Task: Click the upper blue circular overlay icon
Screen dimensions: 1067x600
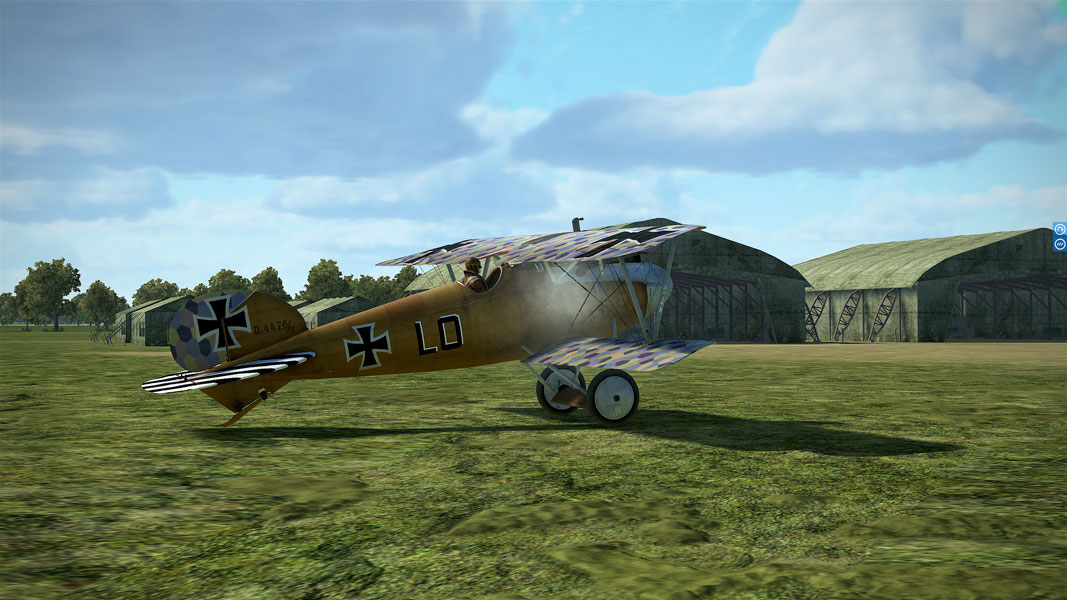Action: 1059,229
